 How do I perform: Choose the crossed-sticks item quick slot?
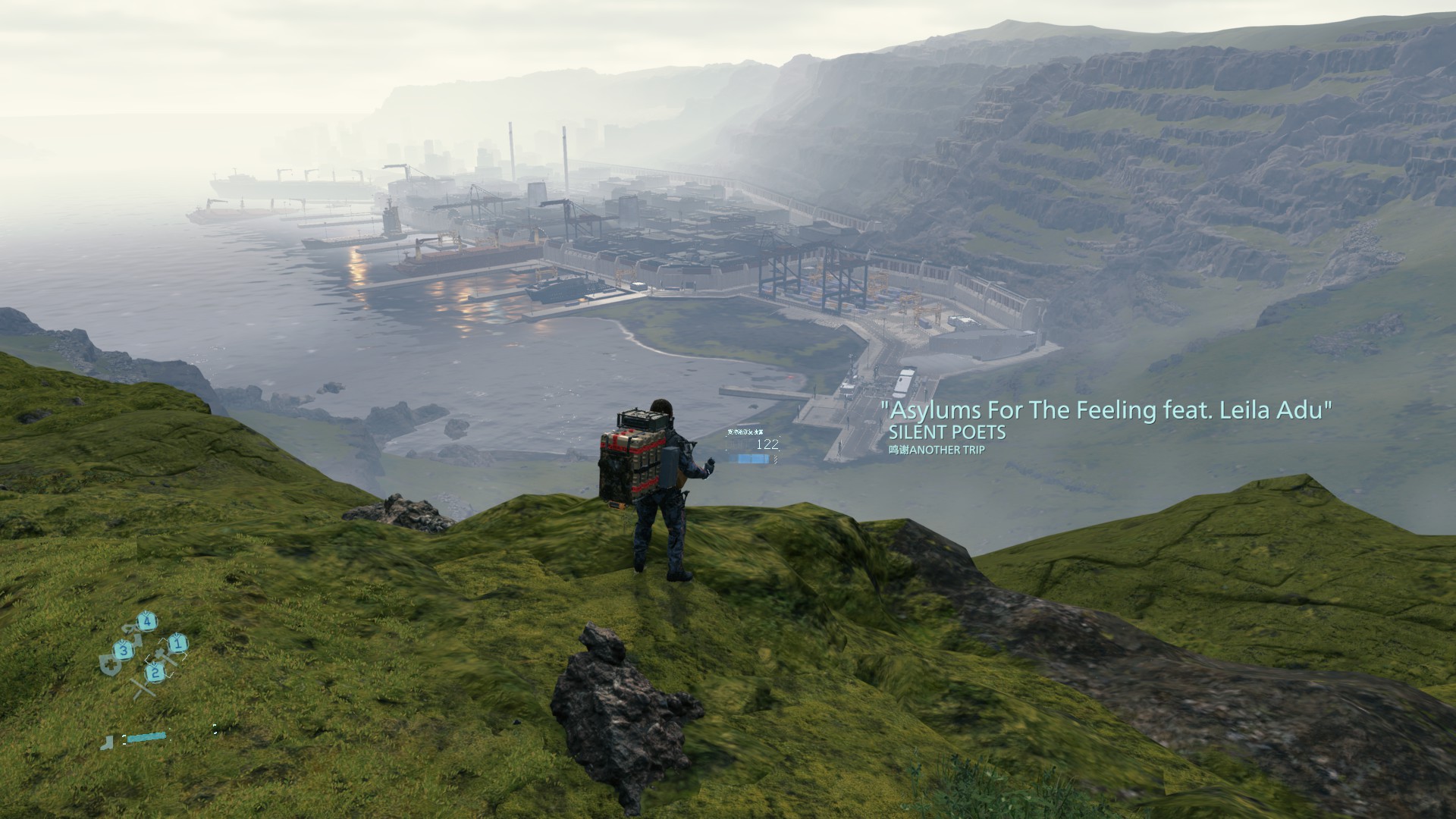pyautogui.click(x=142, y=688)
